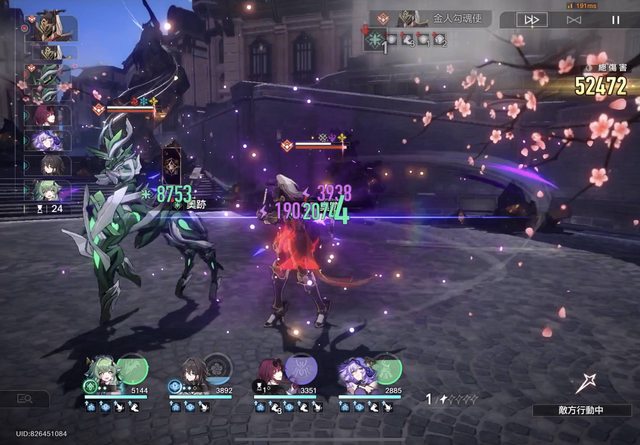The height and width of the screenshot is (445, 640).
Task: Inspect the green wind weakness icon
Action: pos(375,40)
